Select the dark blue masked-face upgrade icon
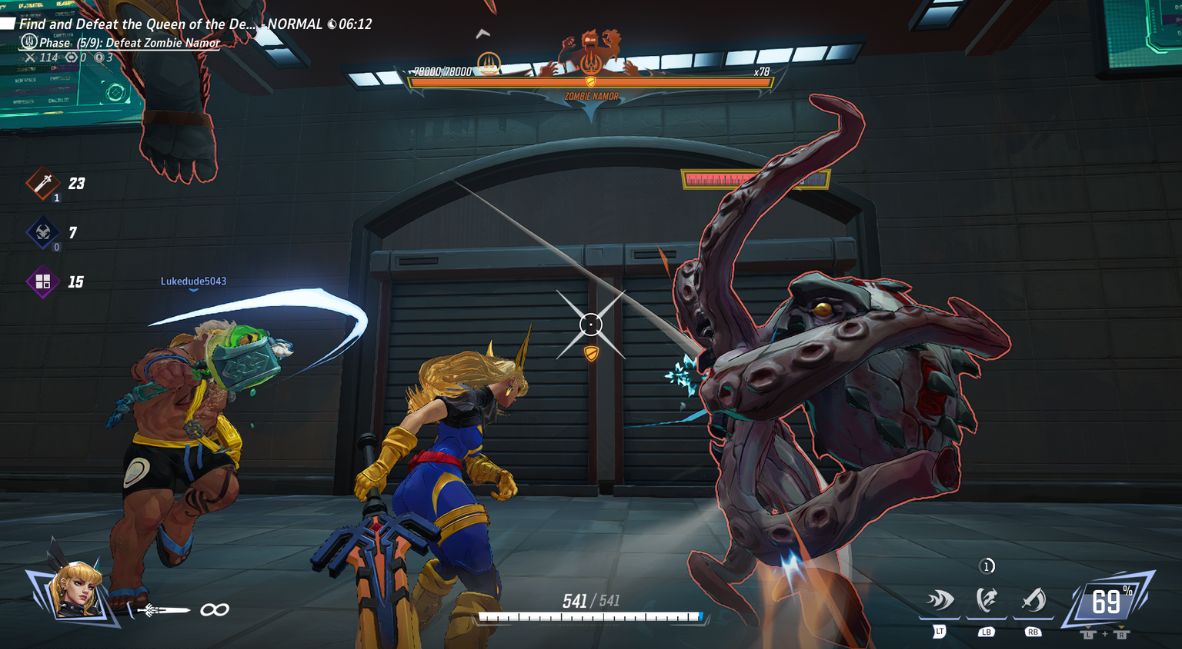The height and width of the screenshot is (649, 1182). [x=43, y=232]
